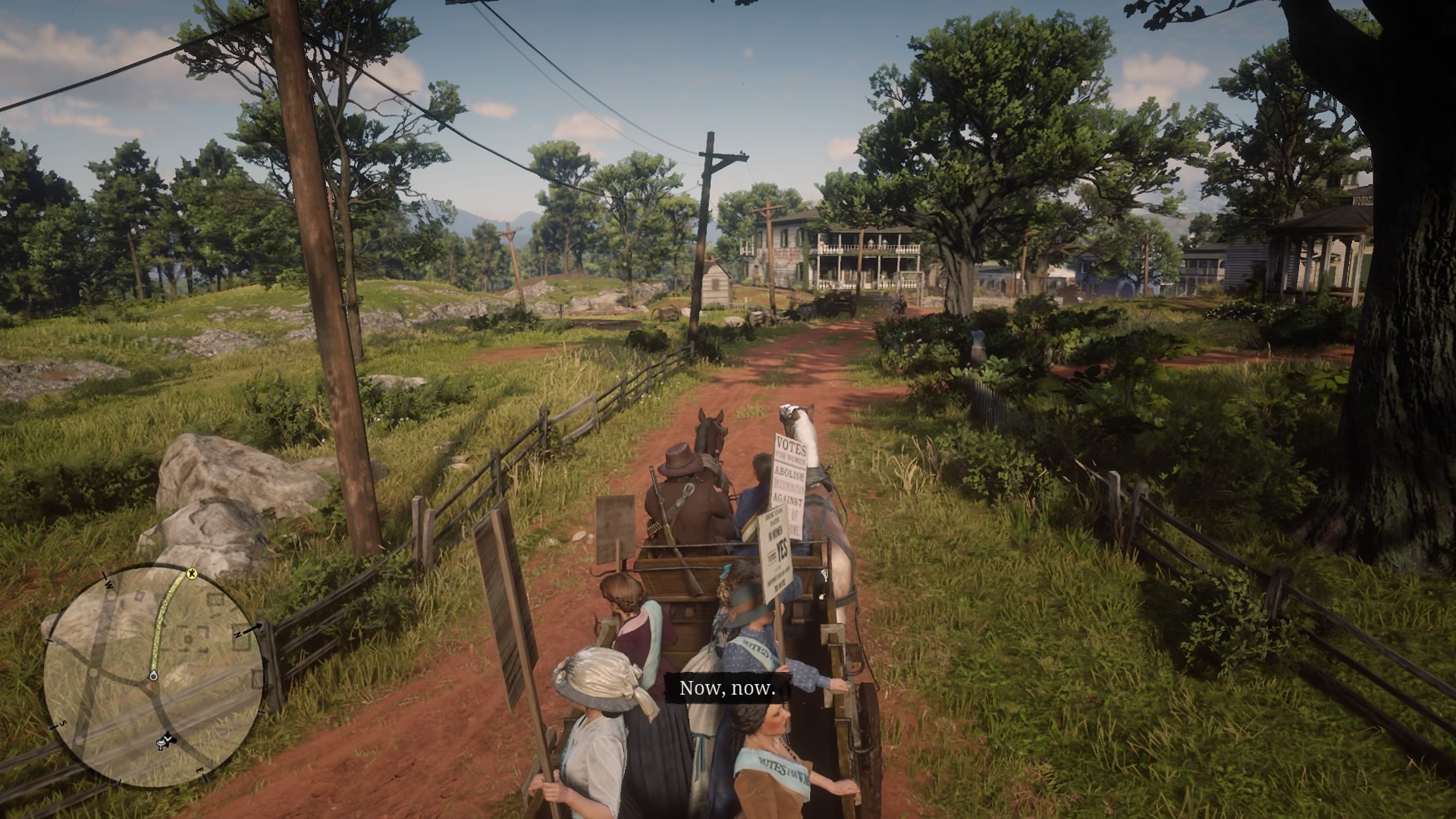Image resolution: width=1456 pixels, height=819 pixels.
Task: Click the yellow mission marker on the minimap
Action: click(192, 573)
